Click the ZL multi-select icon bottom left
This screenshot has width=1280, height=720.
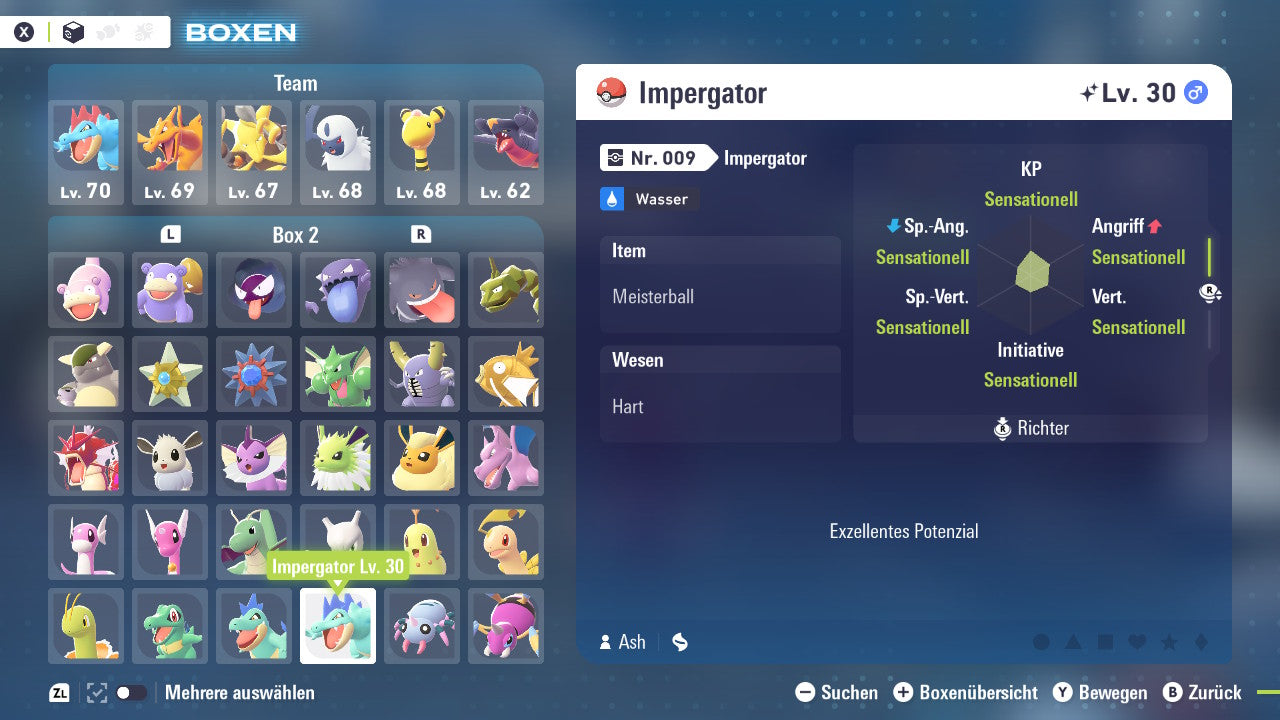click(x=57, y=692)
